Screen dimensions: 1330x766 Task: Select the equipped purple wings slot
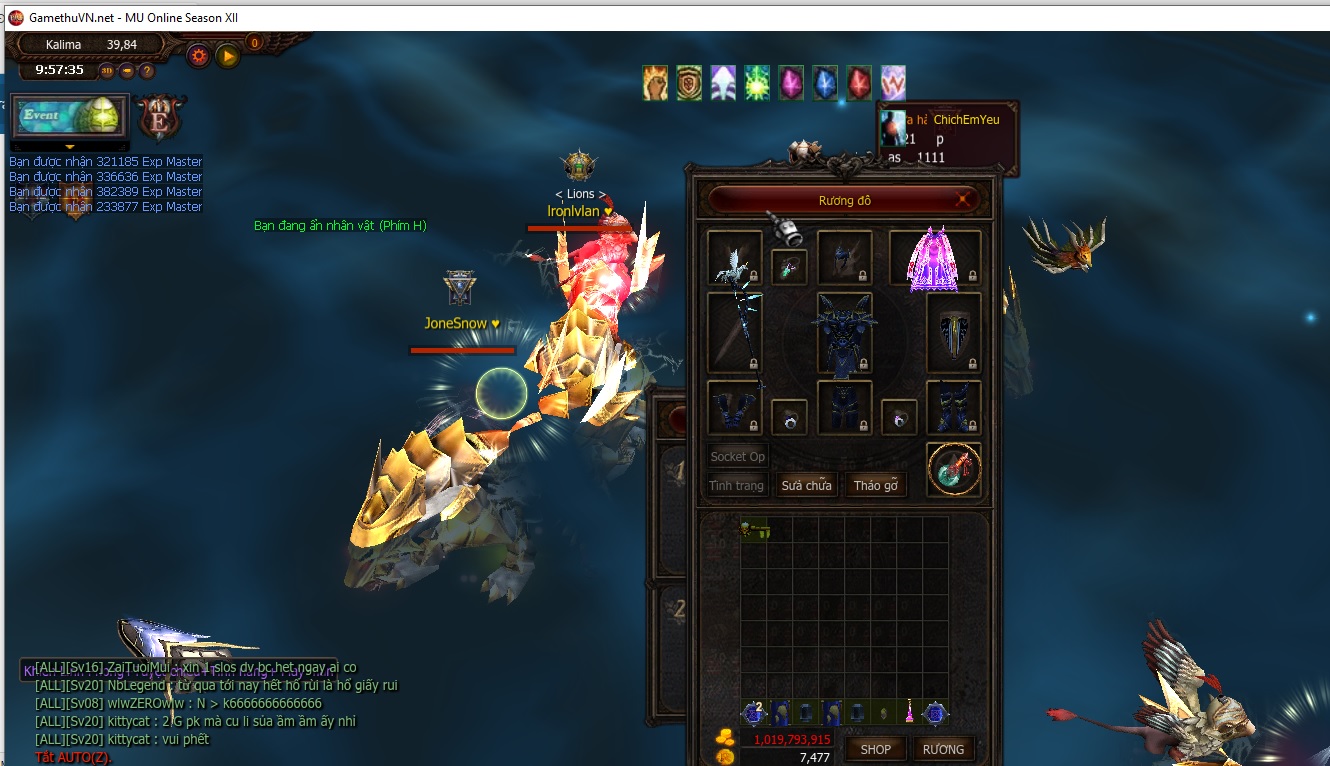pos(934,259)
